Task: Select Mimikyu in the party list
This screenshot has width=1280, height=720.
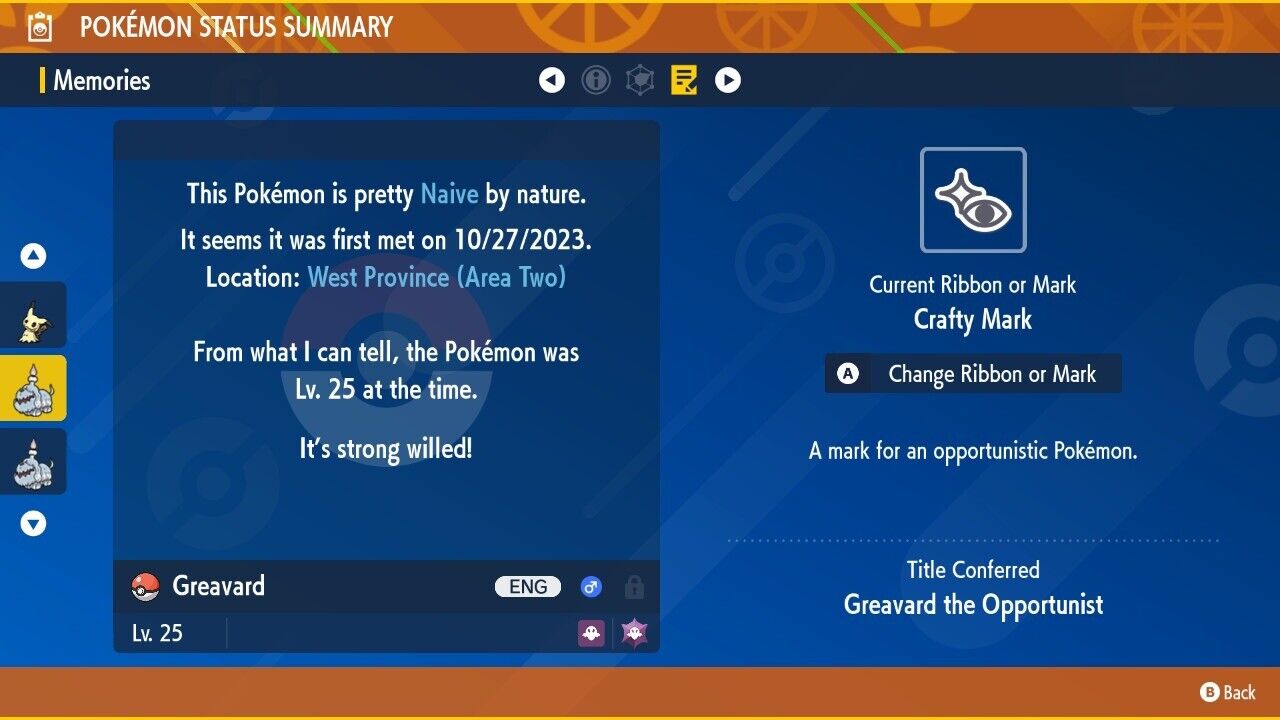Action: [x=33, y=315]
